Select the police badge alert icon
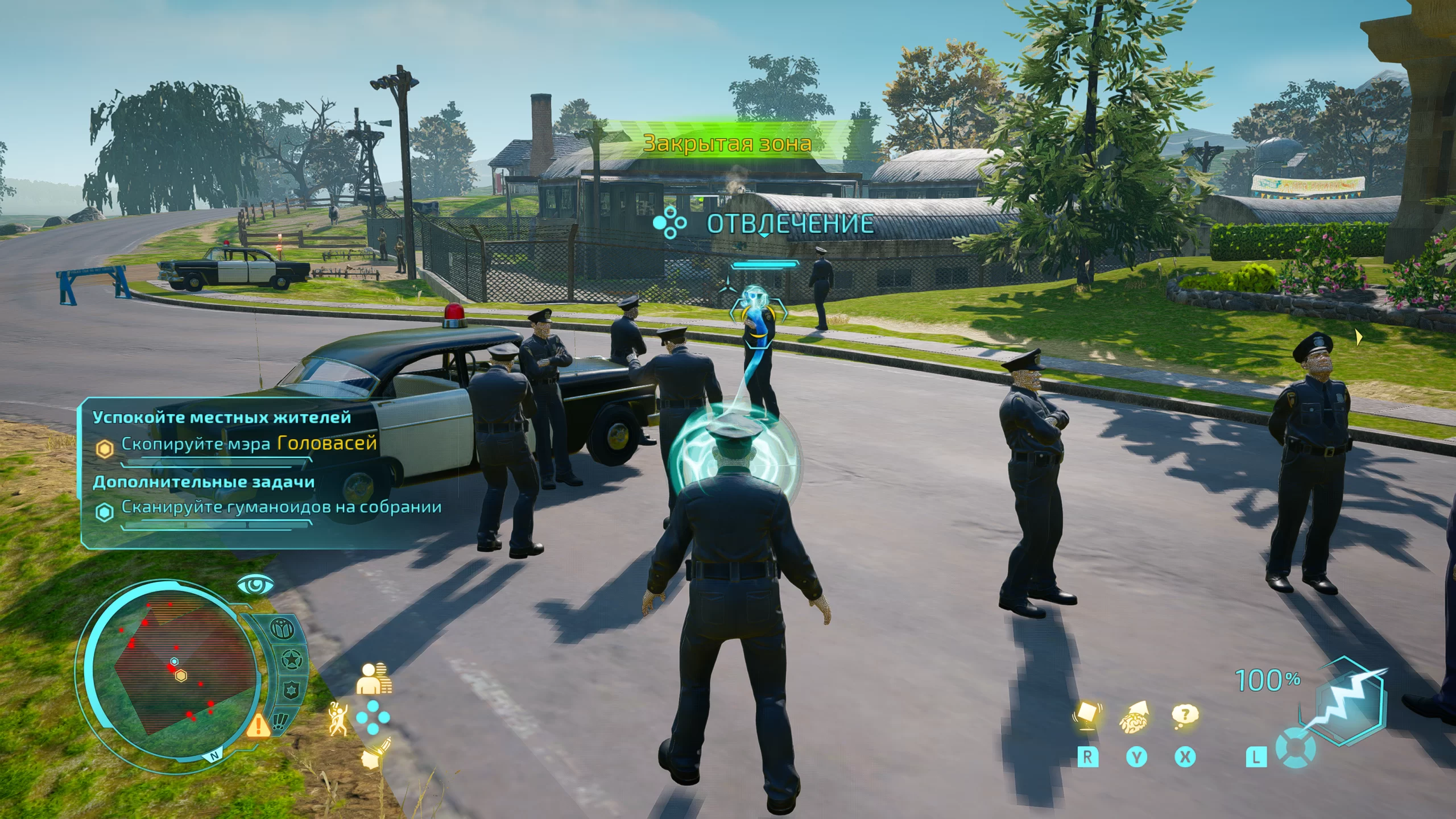The image size is (1456, 819). (291, 691)
